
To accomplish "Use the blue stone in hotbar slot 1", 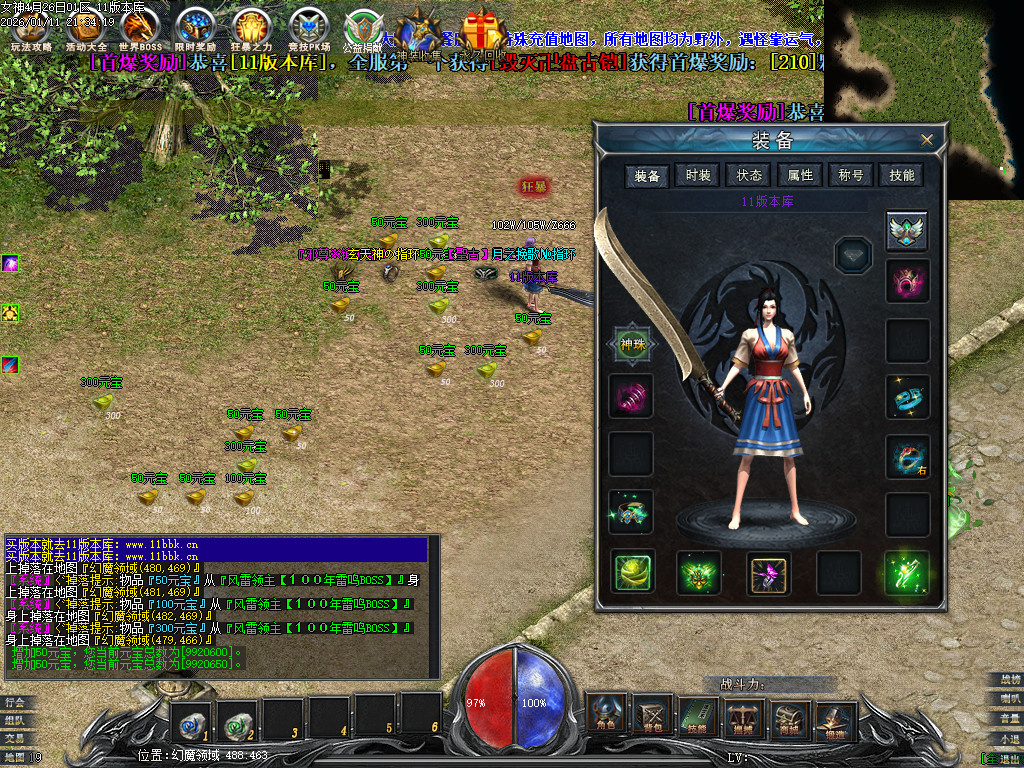I will point(190,718).
